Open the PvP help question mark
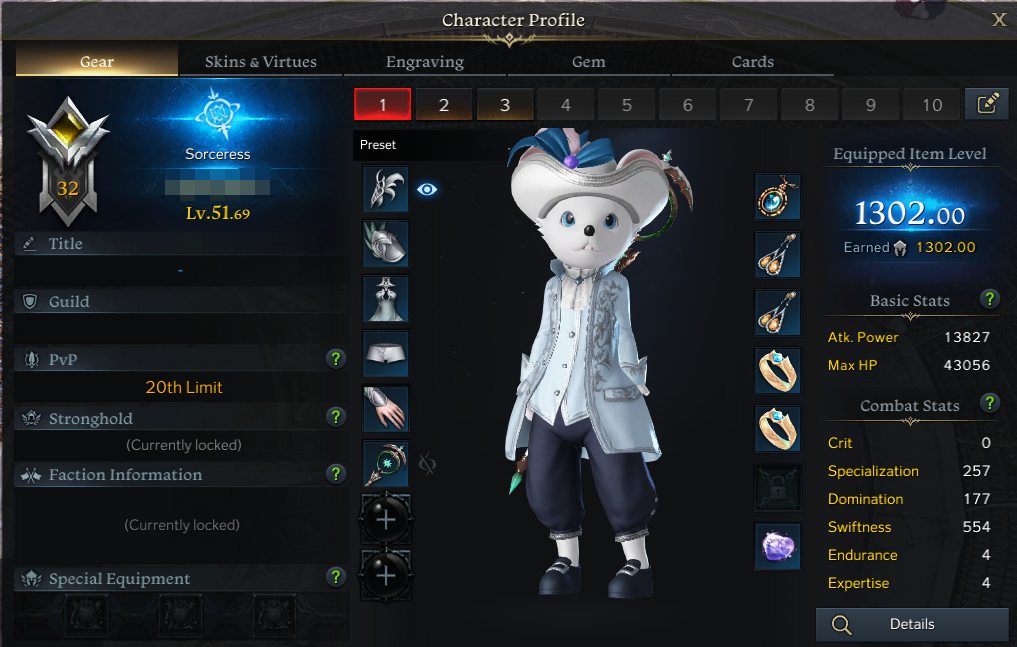1017x647 pixels. (x=337, y=360)
